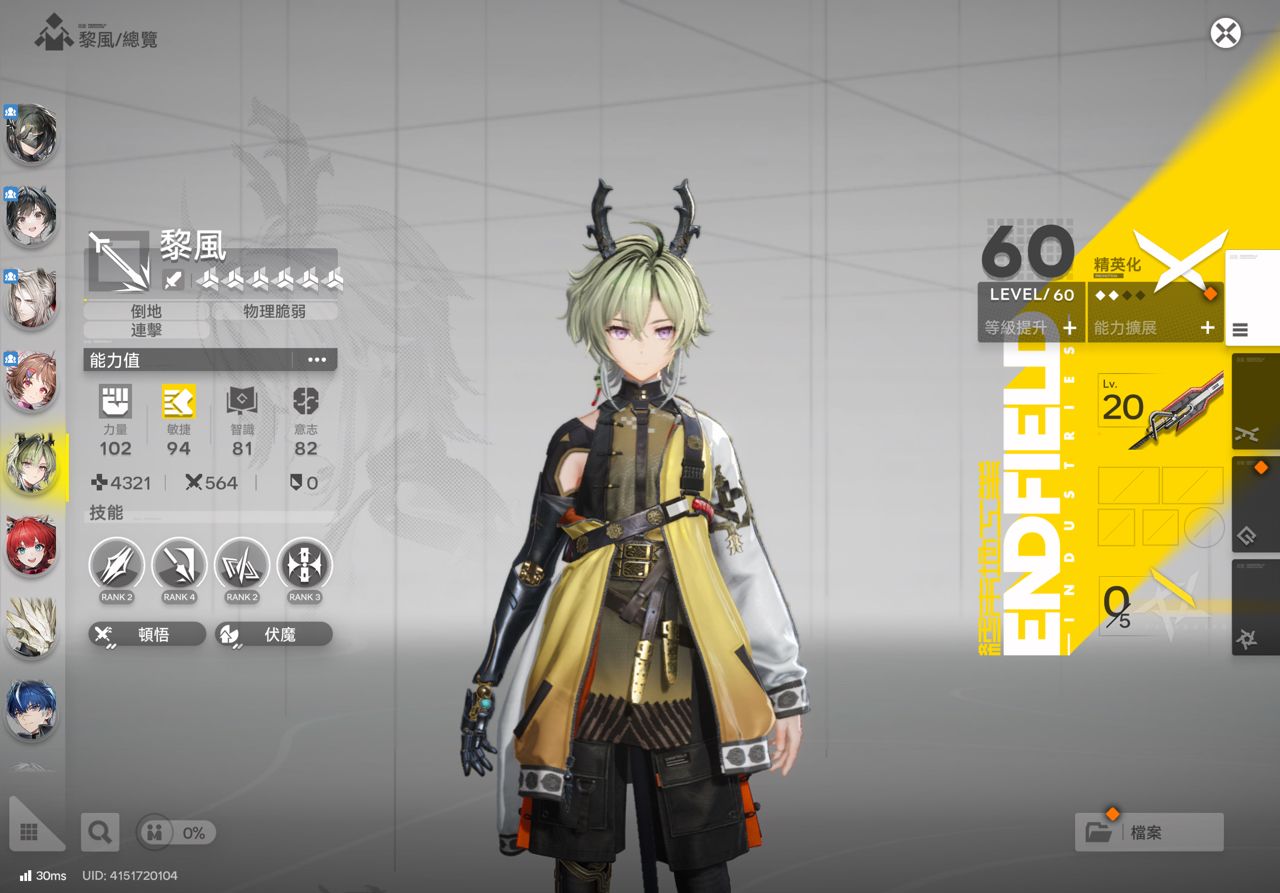Screen dimensions: 1280x893
Task: Open the RANK 4 skill icon
Action: pyautogui.click(x=179, y=566)
